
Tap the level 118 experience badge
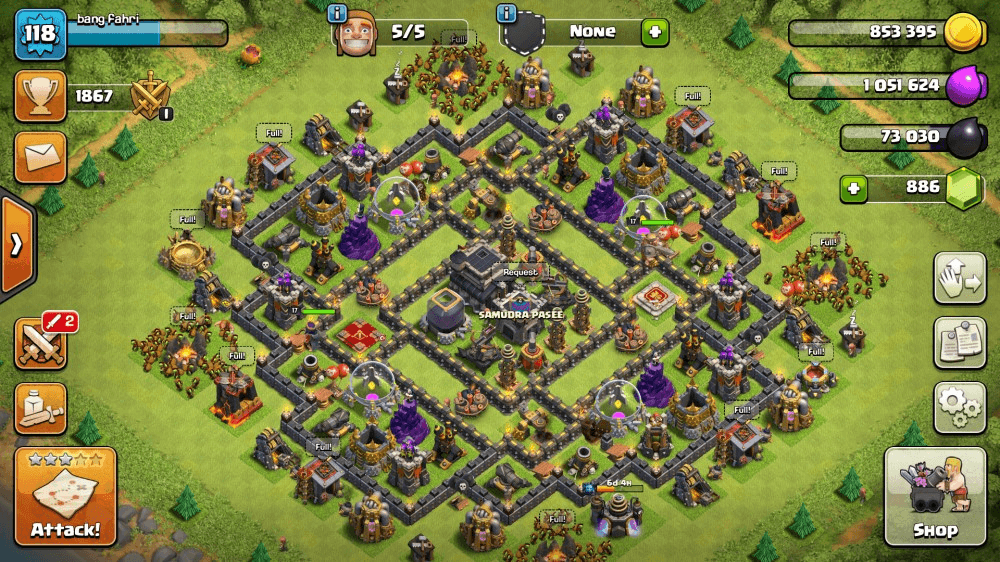[x=40, y=34]
